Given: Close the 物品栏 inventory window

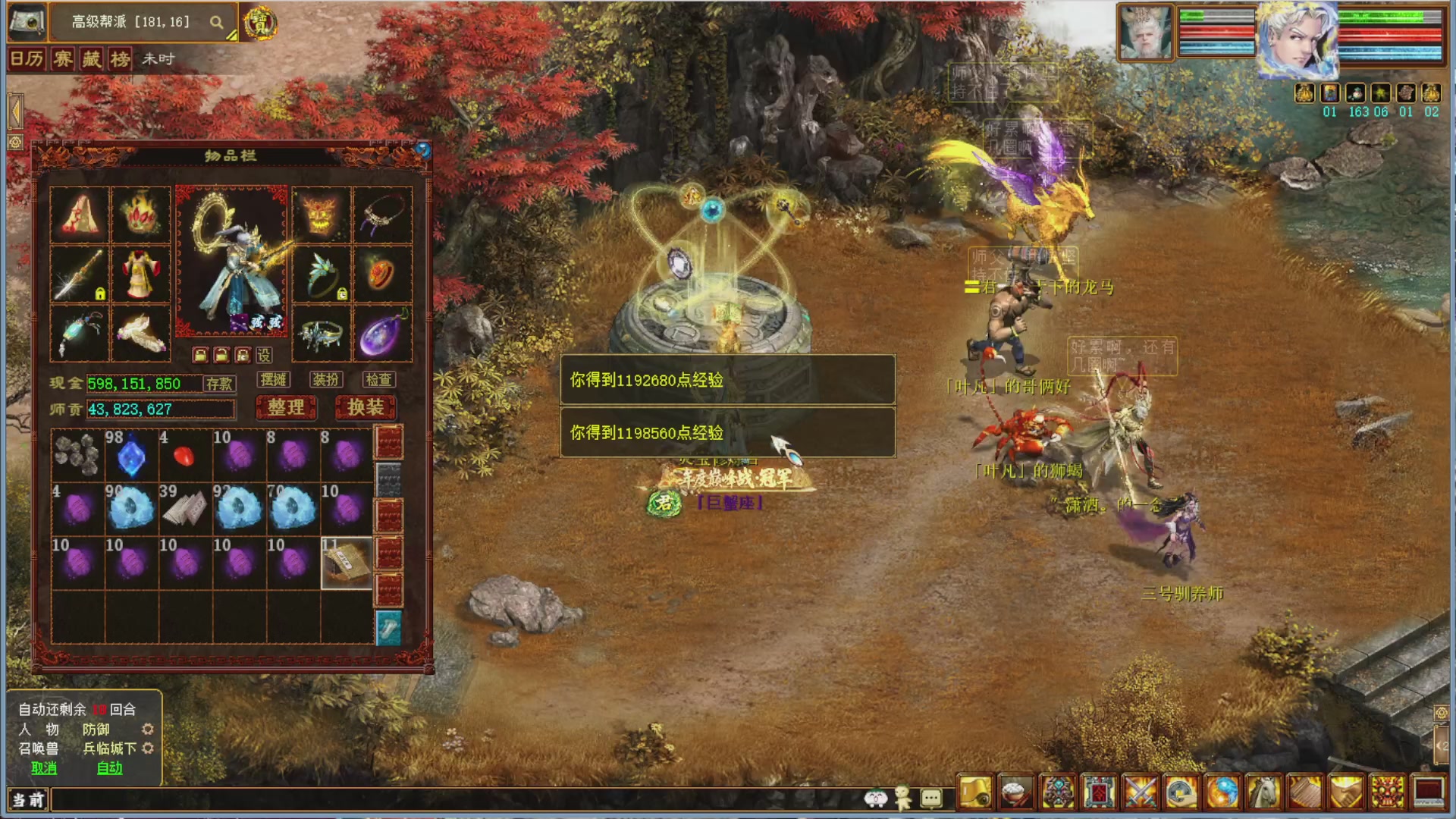Looking at the screenshot, I should click(423, 150).
